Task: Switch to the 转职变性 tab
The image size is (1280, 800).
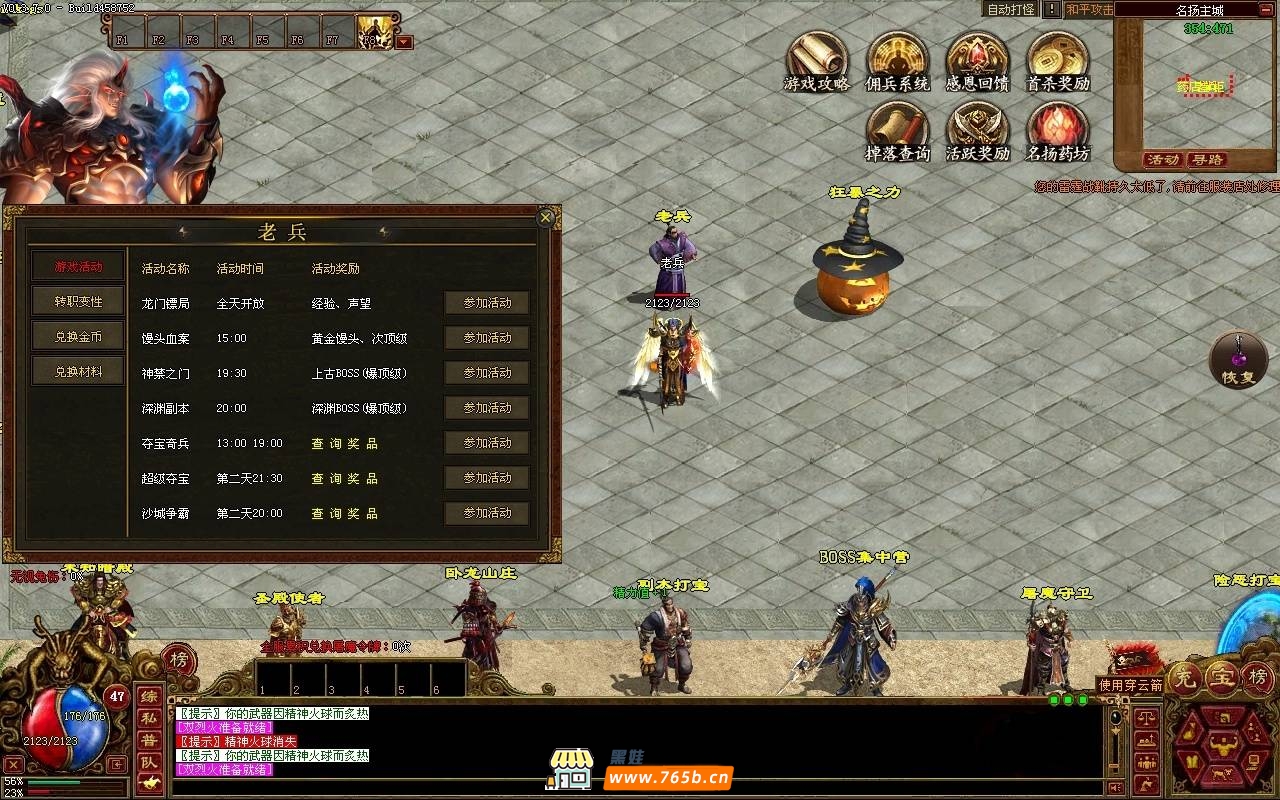Action: [x=79, y=302]
